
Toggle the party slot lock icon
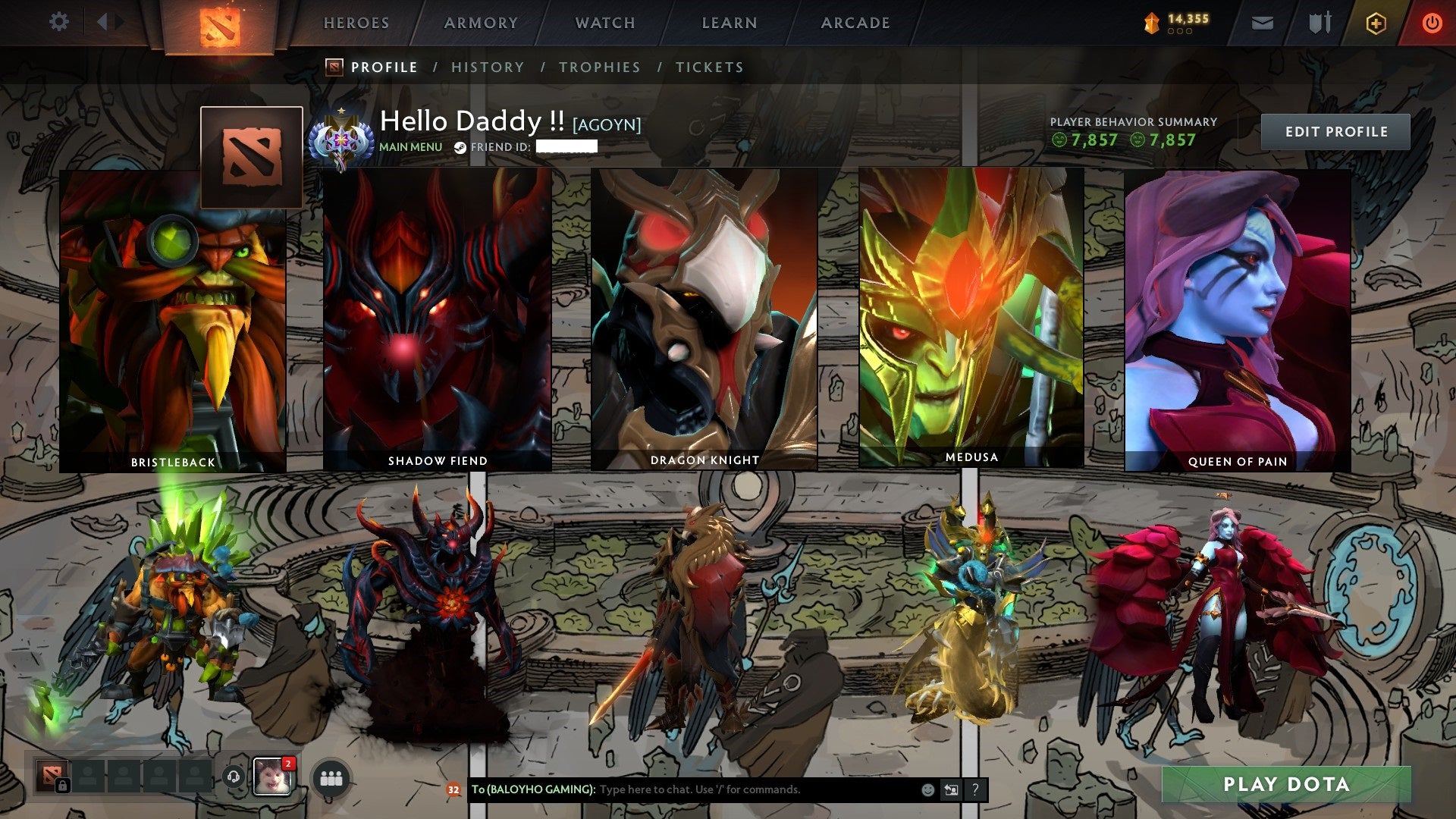pyautogui.click(x=63, y=786)
